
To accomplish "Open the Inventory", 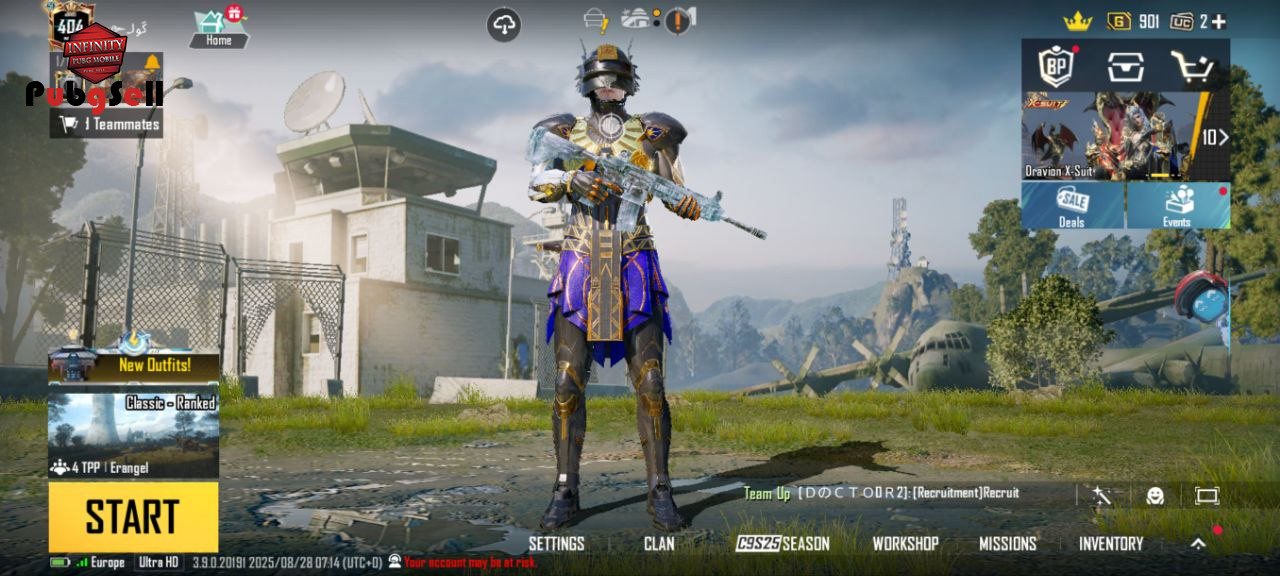I will click(1110, 543).
